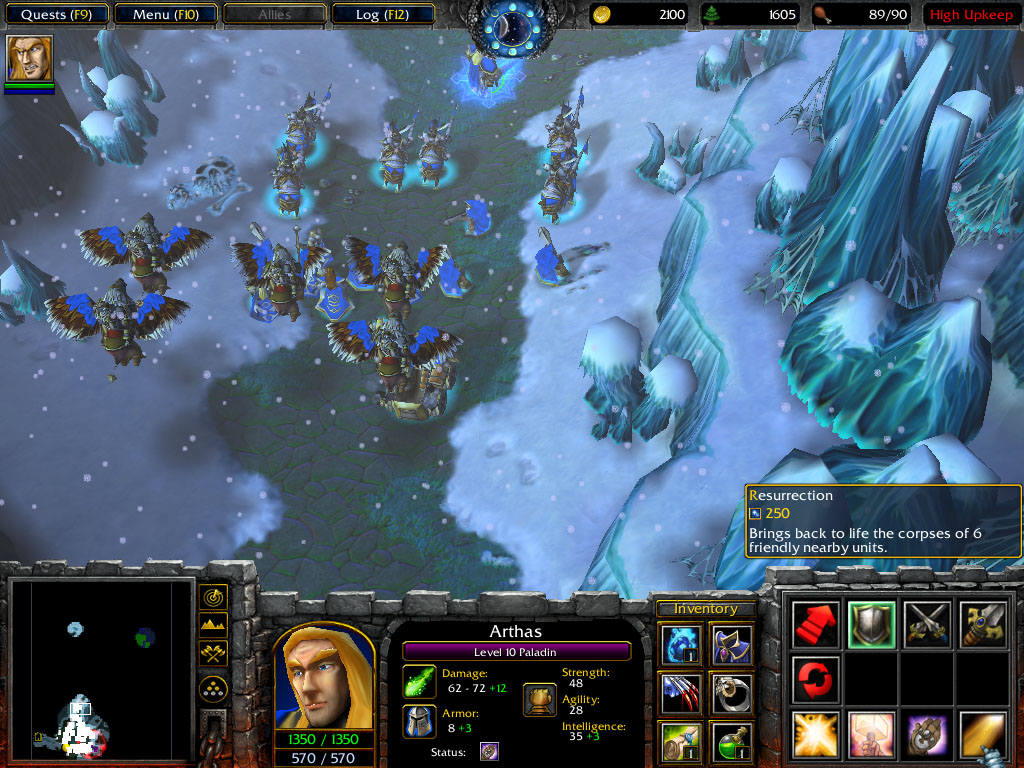The image size is (1024, 768).
Task: Choose the crossed swords command
Action: pos(926,625)
